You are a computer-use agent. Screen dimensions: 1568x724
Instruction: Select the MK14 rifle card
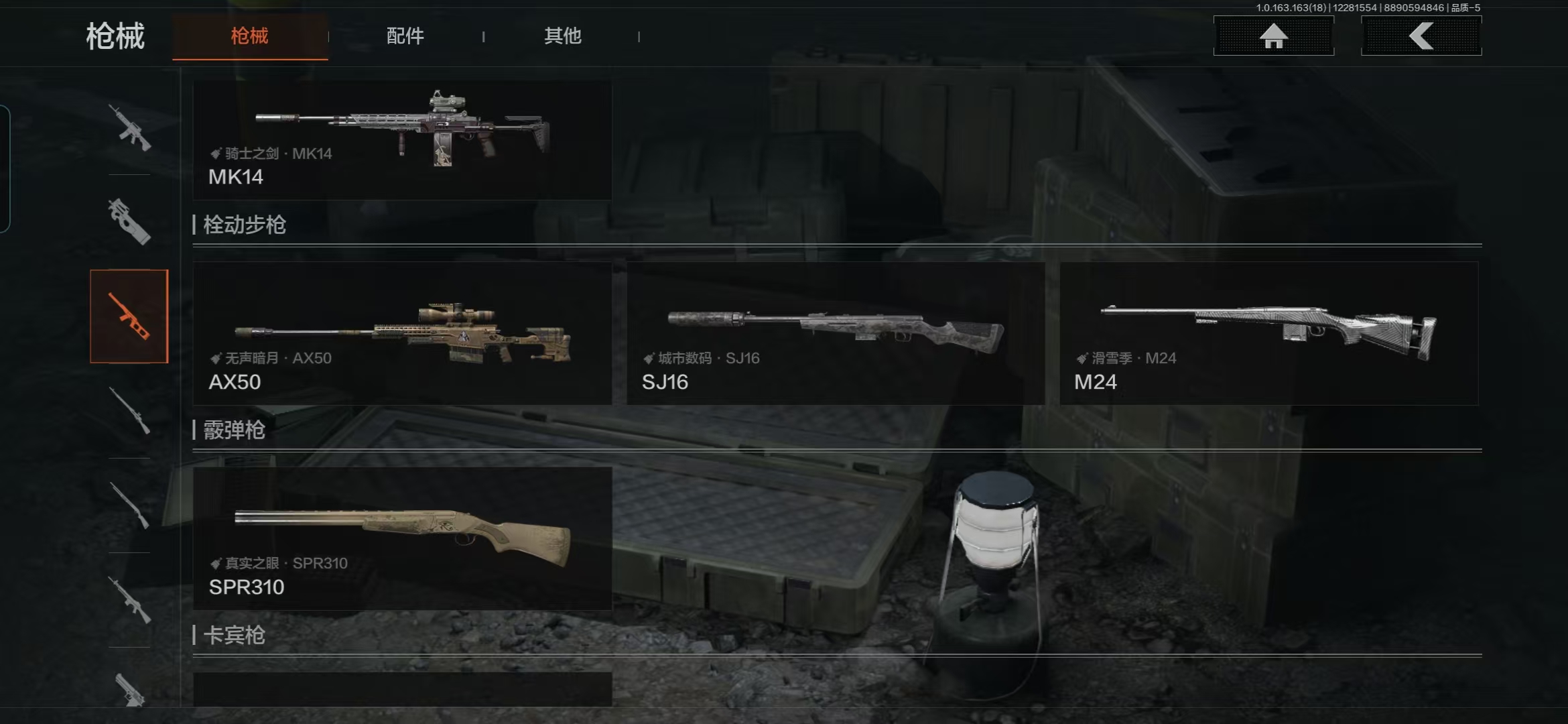pyautogui.click(x=402, y=140)
